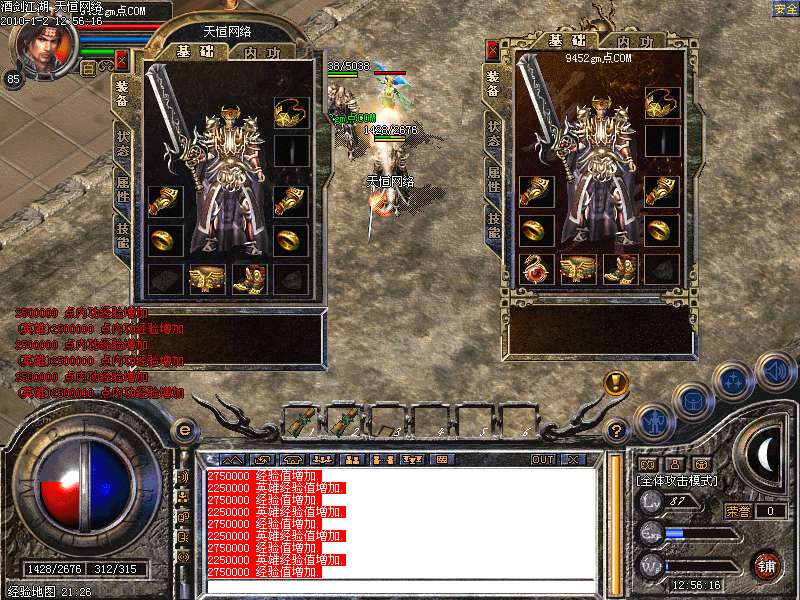This screenshot has height=600, width=800.
Task: Close the left character equipment panel
Action: point(122,60)
